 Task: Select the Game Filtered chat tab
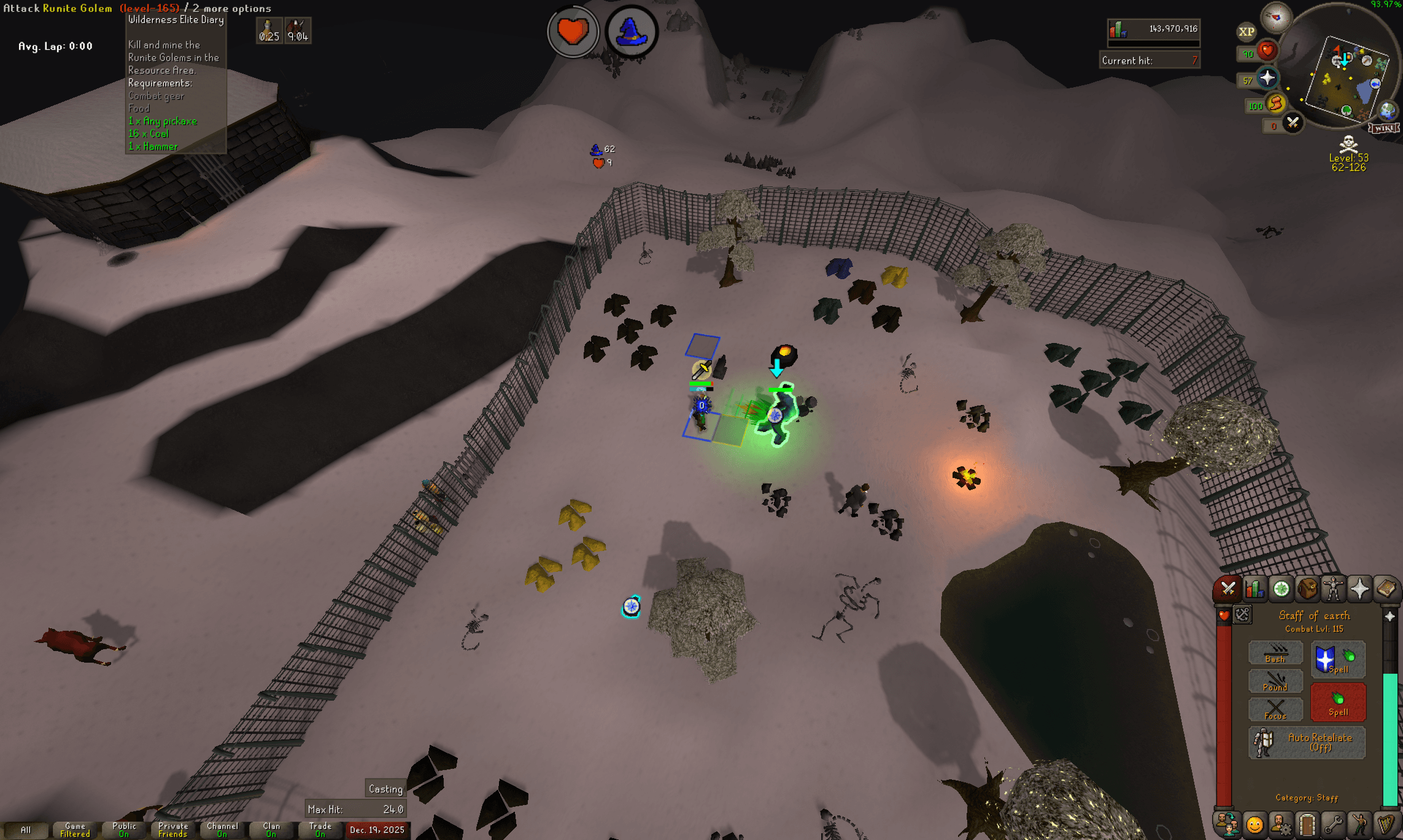pos(74,830)
